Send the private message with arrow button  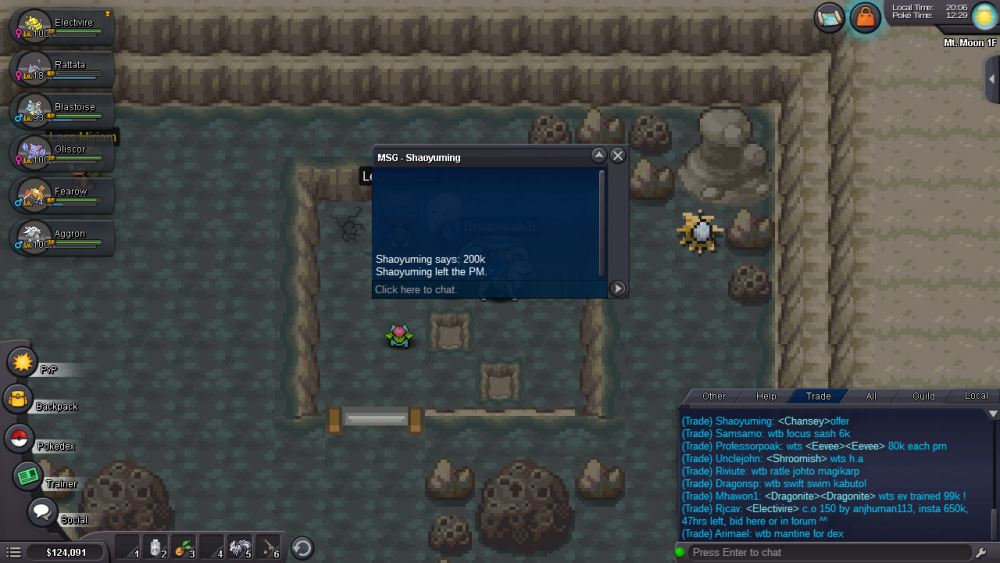(618, 289)
